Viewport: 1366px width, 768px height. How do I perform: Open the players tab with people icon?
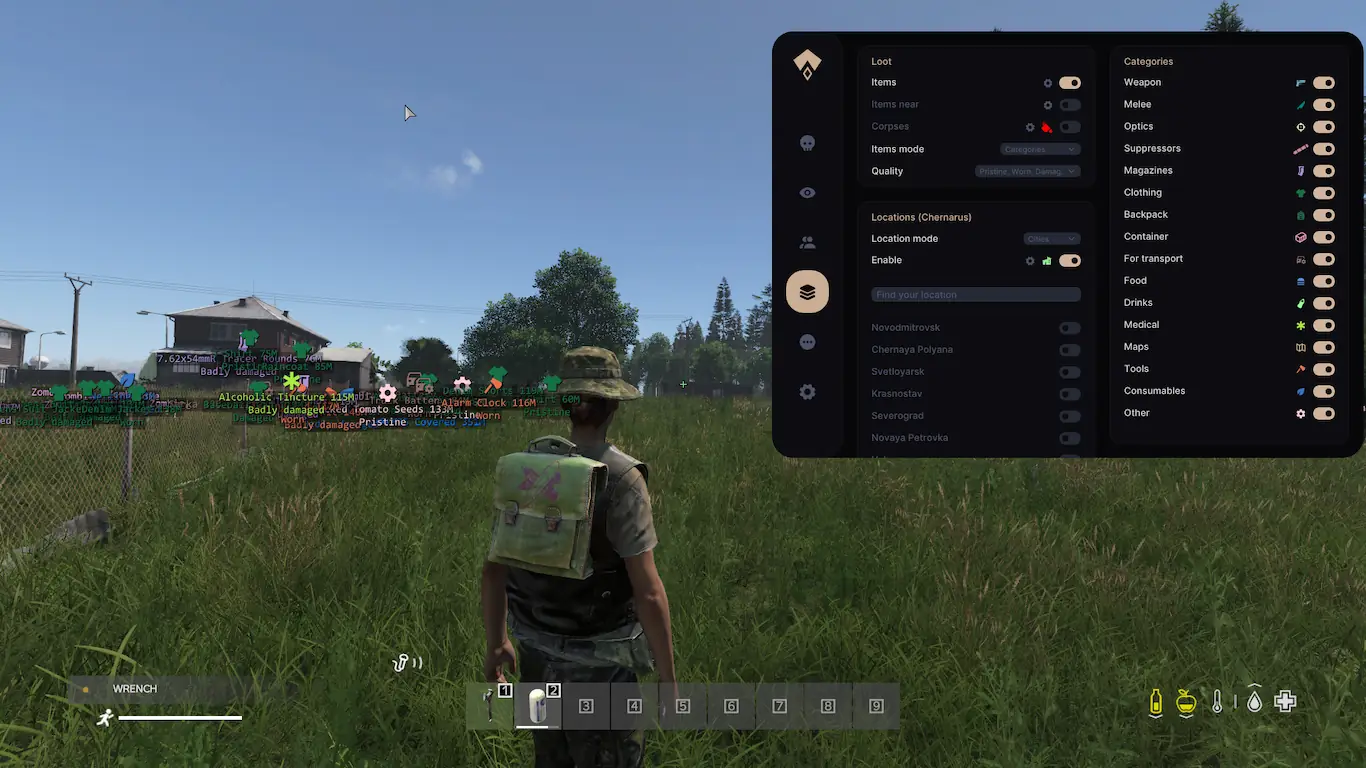[x=807, y=242]
